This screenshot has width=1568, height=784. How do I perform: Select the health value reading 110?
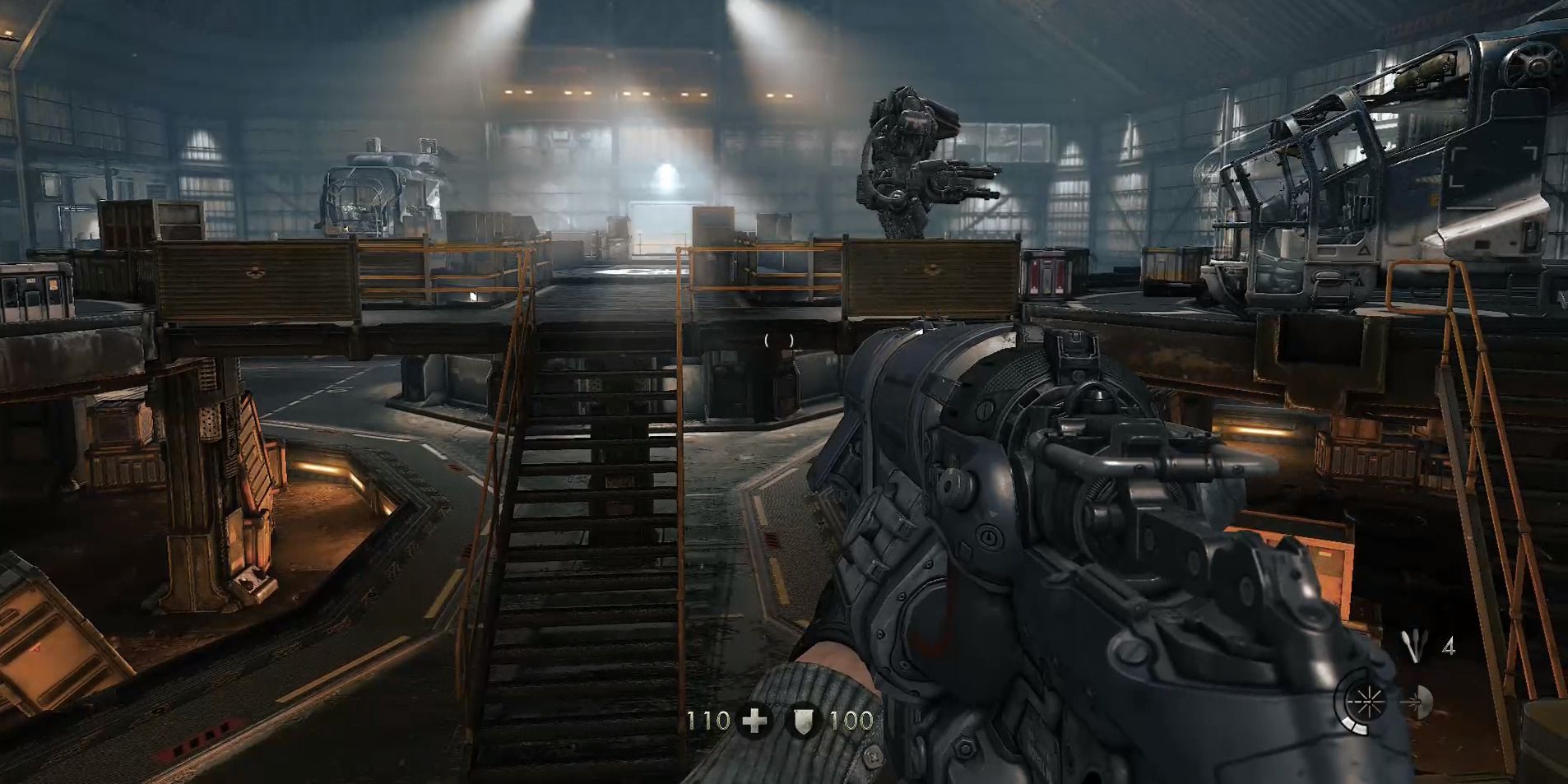pos(709,721)
